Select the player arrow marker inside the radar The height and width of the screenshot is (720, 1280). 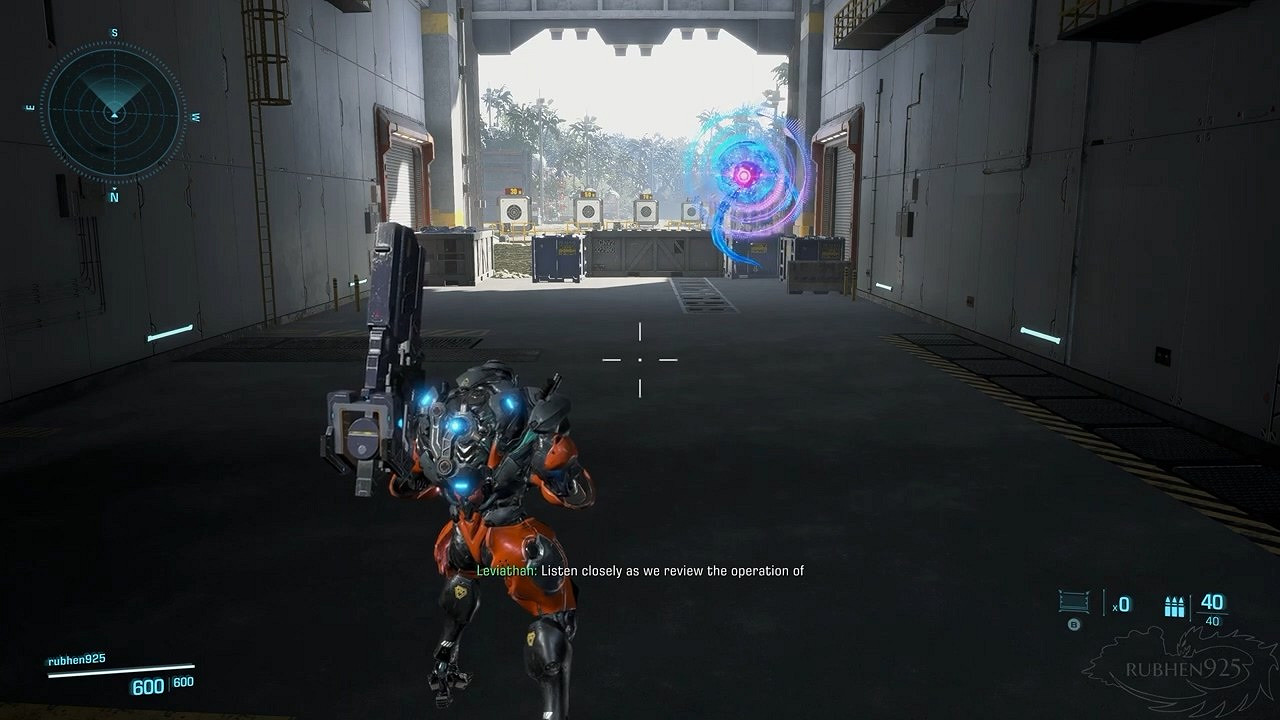(x=114, y=113)
